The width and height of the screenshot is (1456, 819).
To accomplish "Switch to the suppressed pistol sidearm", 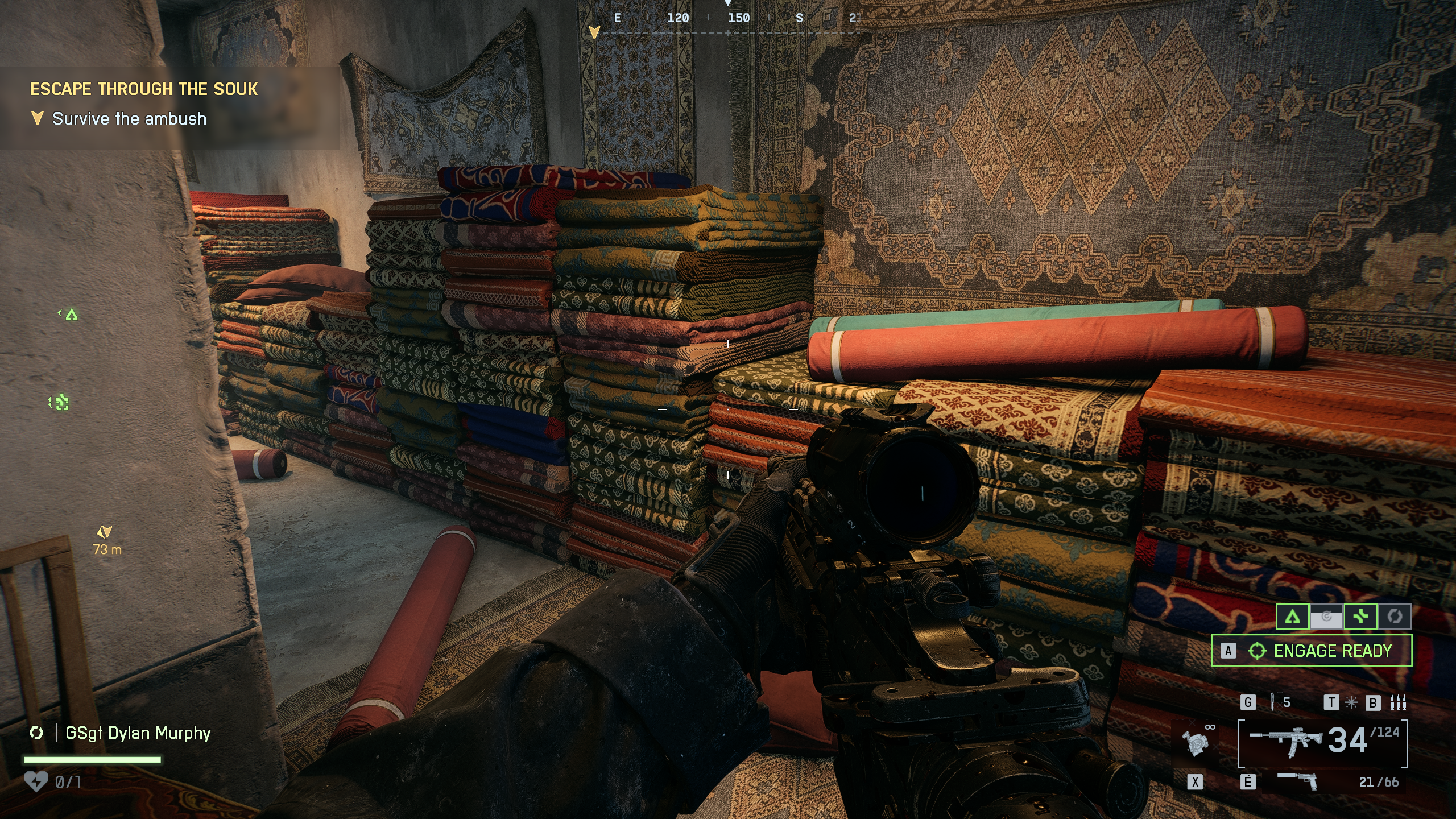I will coord(1298,781).
